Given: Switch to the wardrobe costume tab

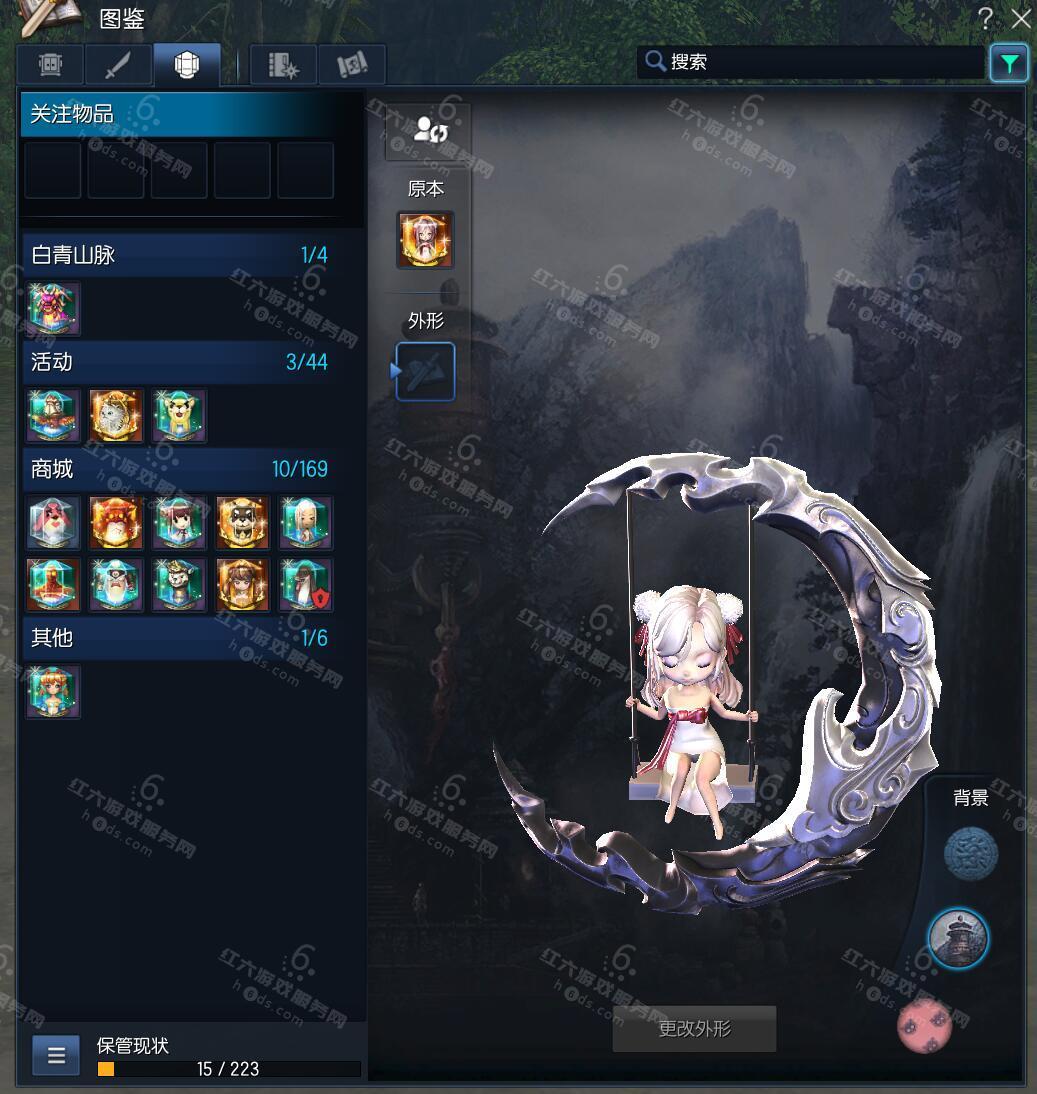Looking at the screenshot, I should tap(51, 65).
